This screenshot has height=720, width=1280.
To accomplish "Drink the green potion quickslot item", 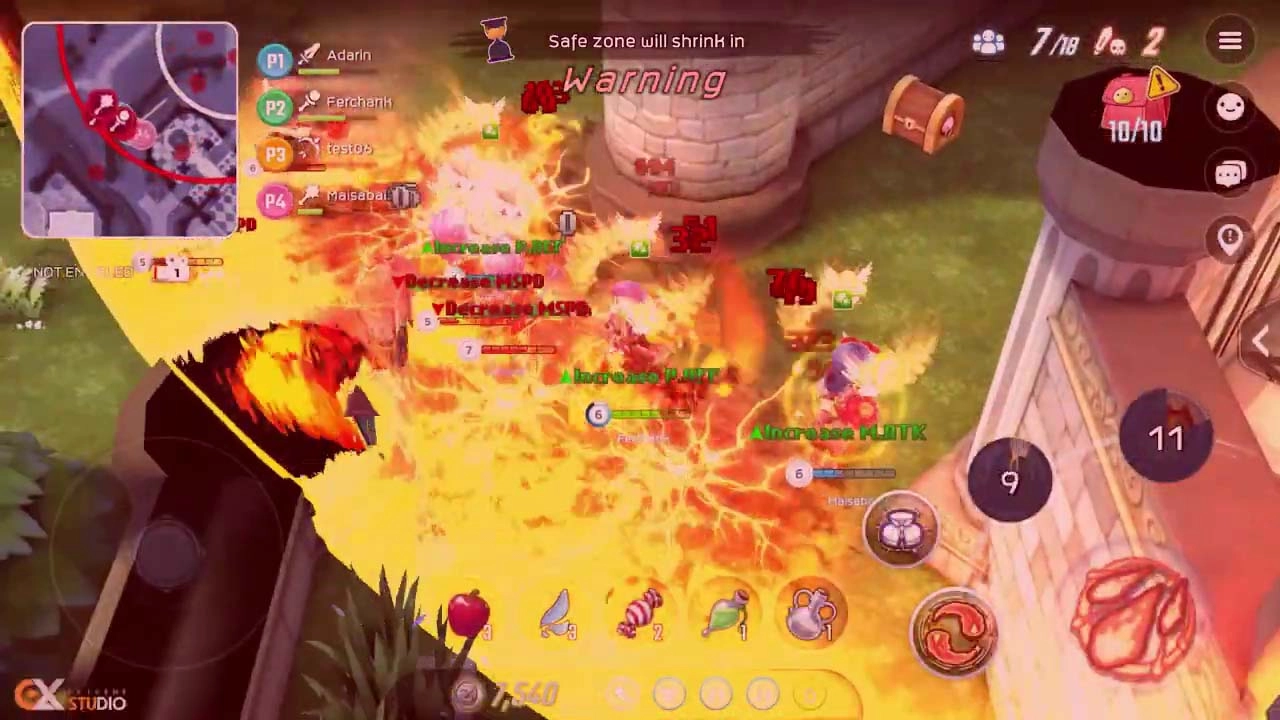I will point(726,613).
